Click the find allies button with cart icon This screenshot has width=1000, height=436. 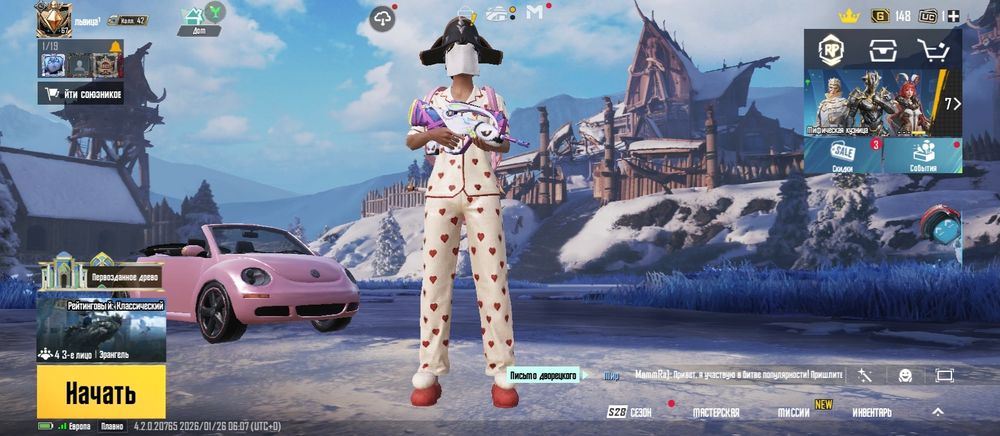(x=81, y=94)
